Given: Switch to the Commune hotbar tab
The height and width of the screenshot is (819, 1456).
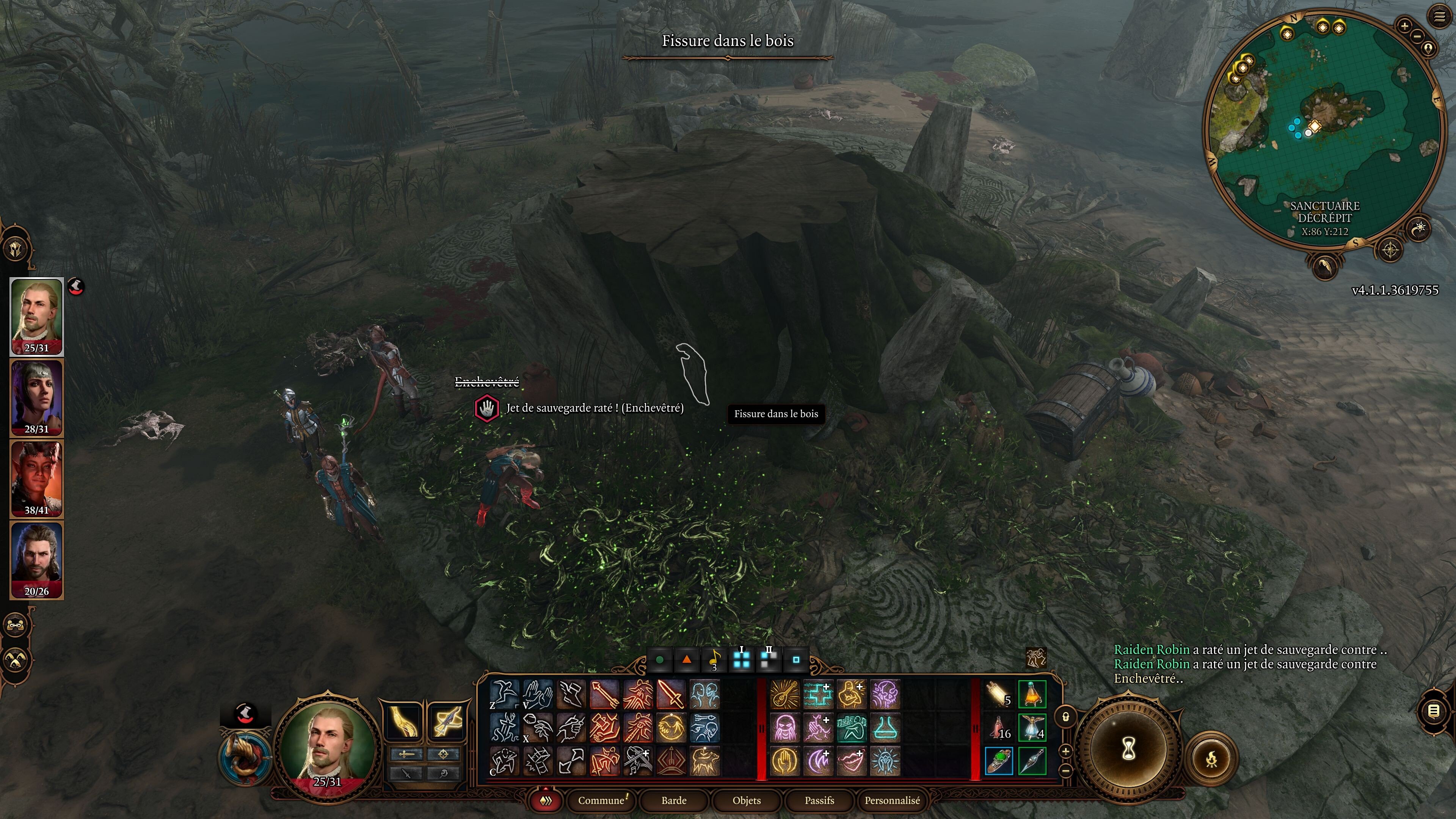Looking at the screenshot, I should [x=601, y=800].
